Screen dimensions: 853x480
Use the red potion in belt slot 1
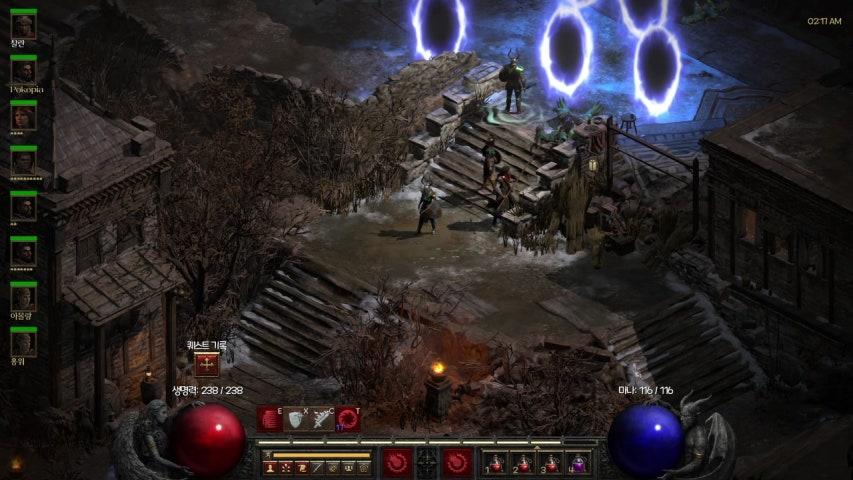[x=497, y=463]
